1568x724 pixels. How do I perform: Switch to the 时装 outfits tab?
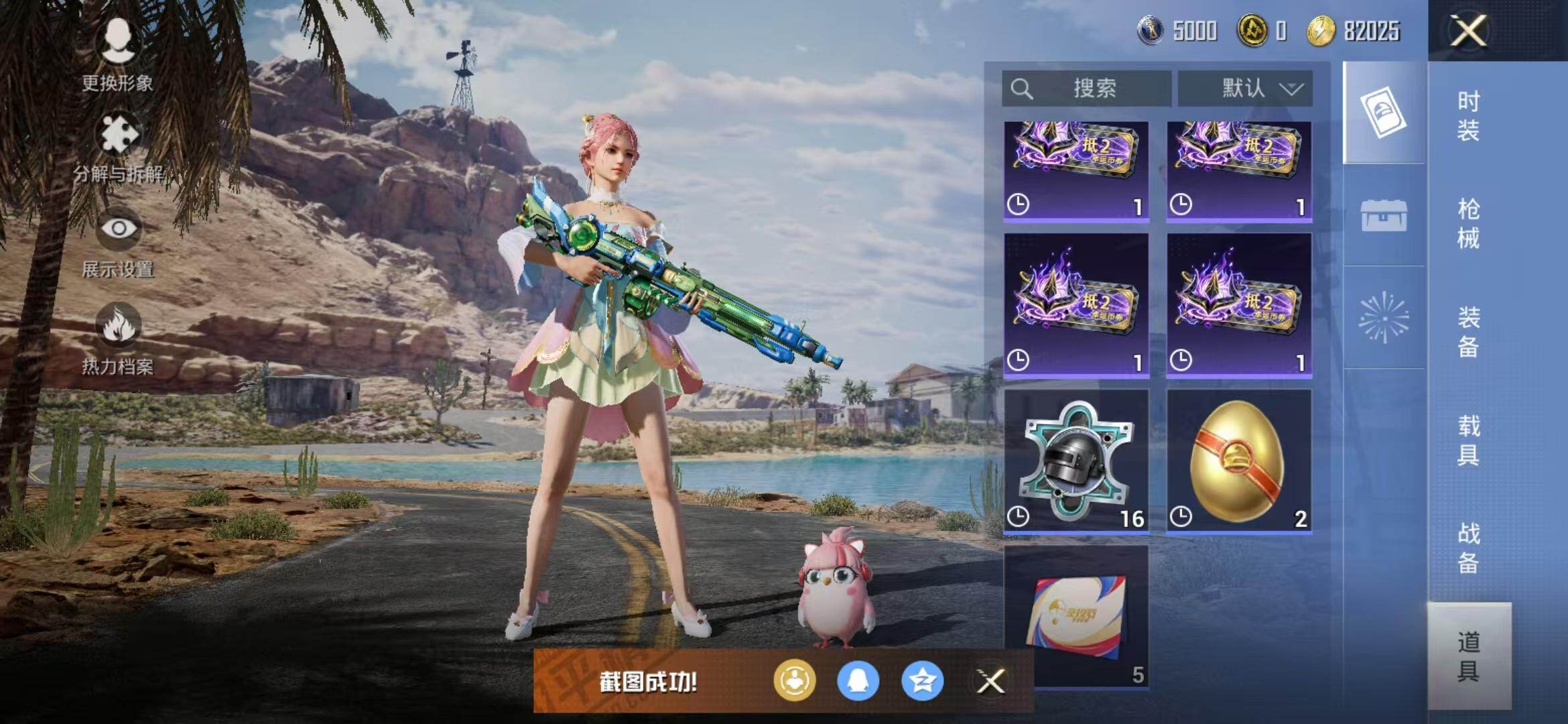1468,116
